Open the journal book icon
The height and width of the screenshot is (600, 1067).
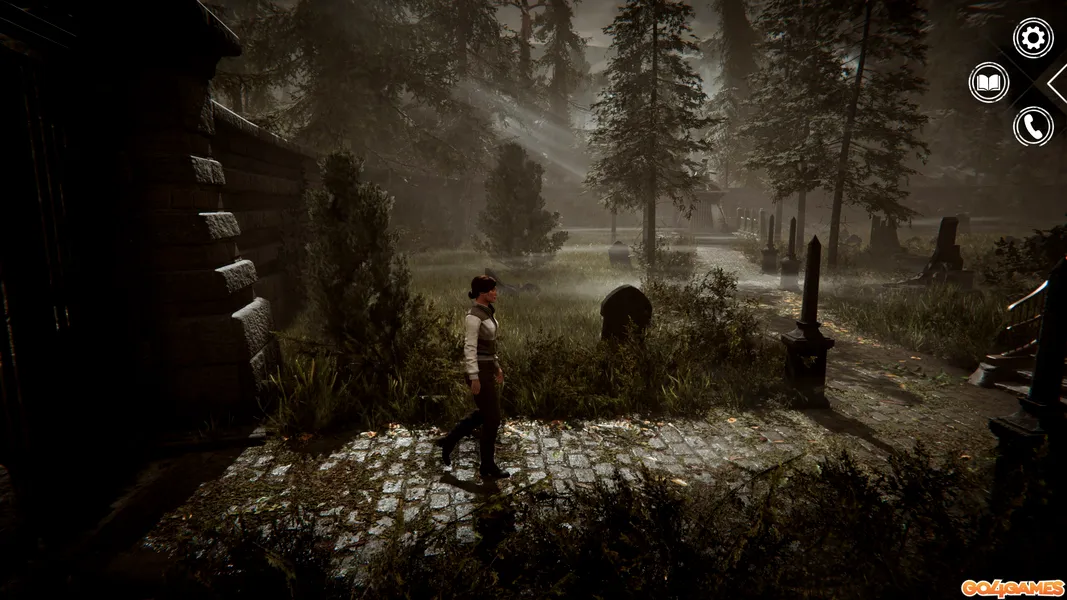[x=988, y=82]
